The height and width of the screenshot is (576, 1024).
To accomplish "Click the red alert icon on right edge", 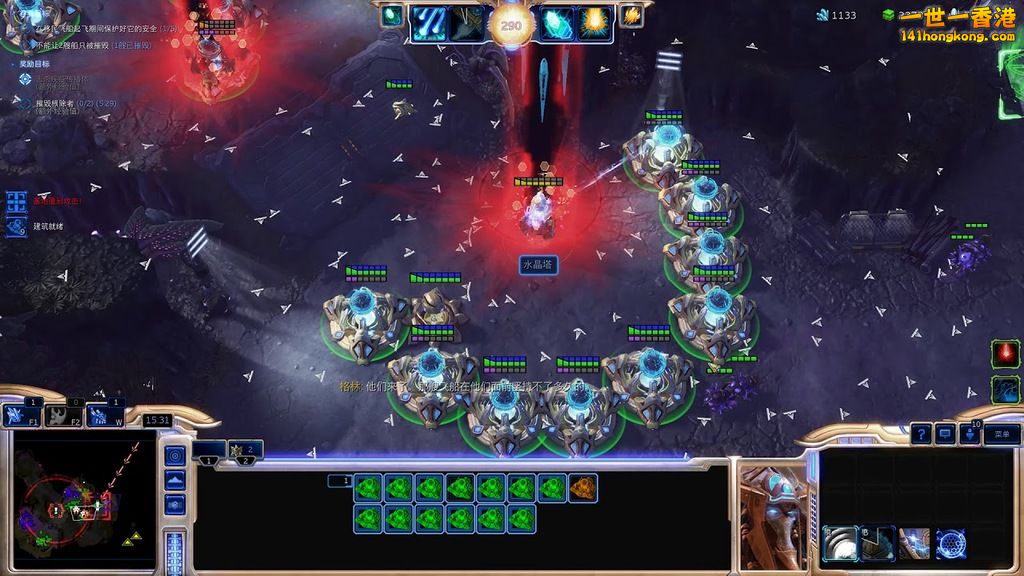I will click(x=1005, y=354).
